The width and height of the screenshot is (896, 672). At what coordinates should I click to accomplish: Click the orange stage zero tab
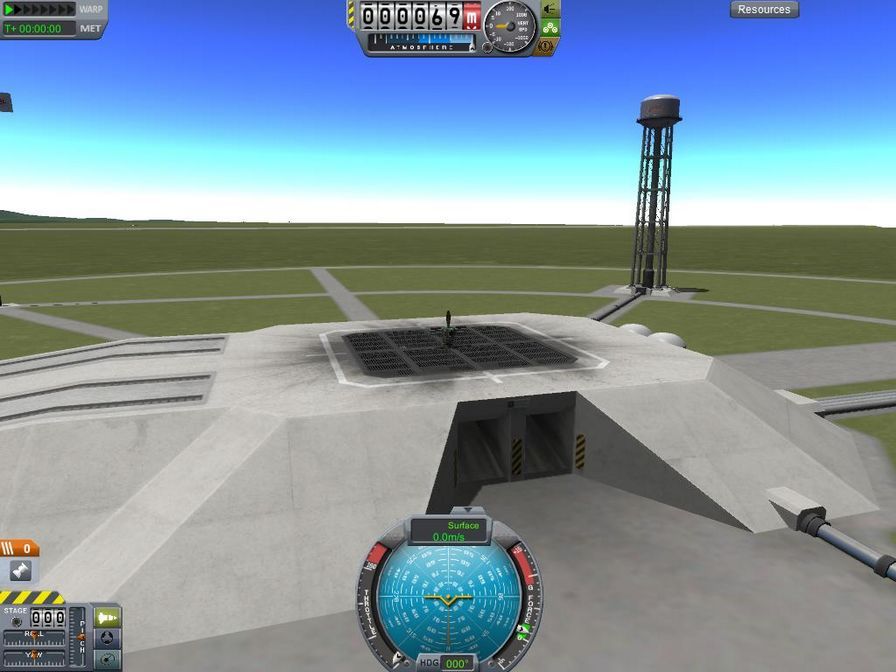click(20, 548)
